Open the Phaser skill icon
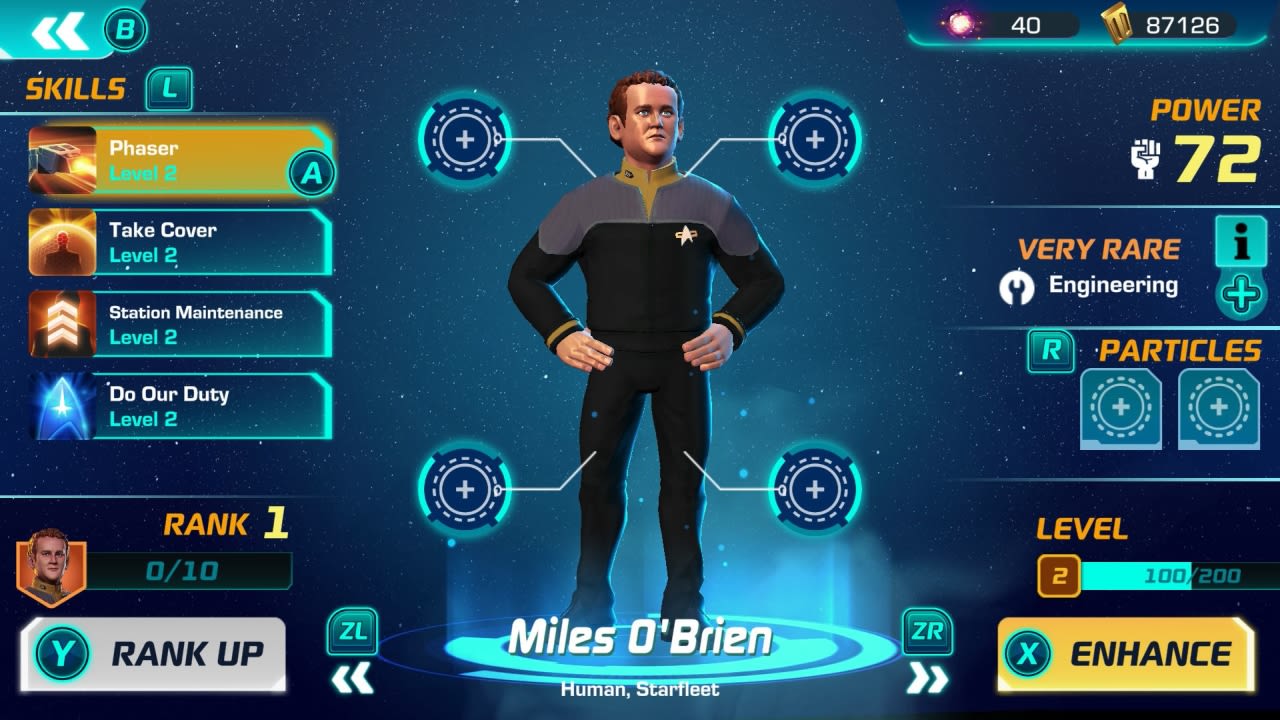Viewport: 1280px width, 720px height. tap(60, 158)
